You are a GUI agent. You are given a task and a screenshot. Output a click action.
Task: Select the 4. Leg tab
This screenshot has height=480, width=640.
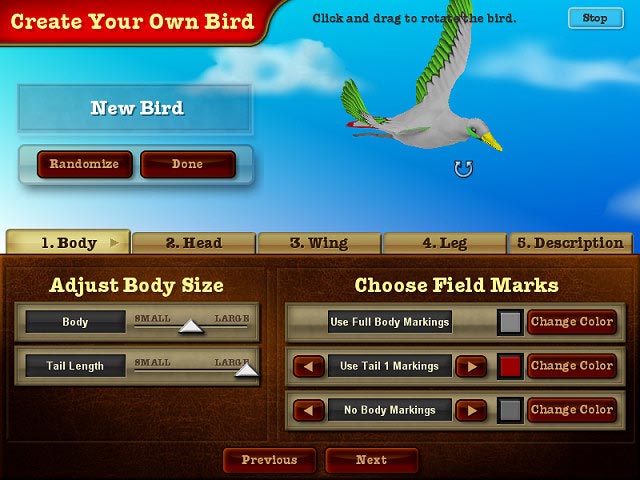[444, 243]
